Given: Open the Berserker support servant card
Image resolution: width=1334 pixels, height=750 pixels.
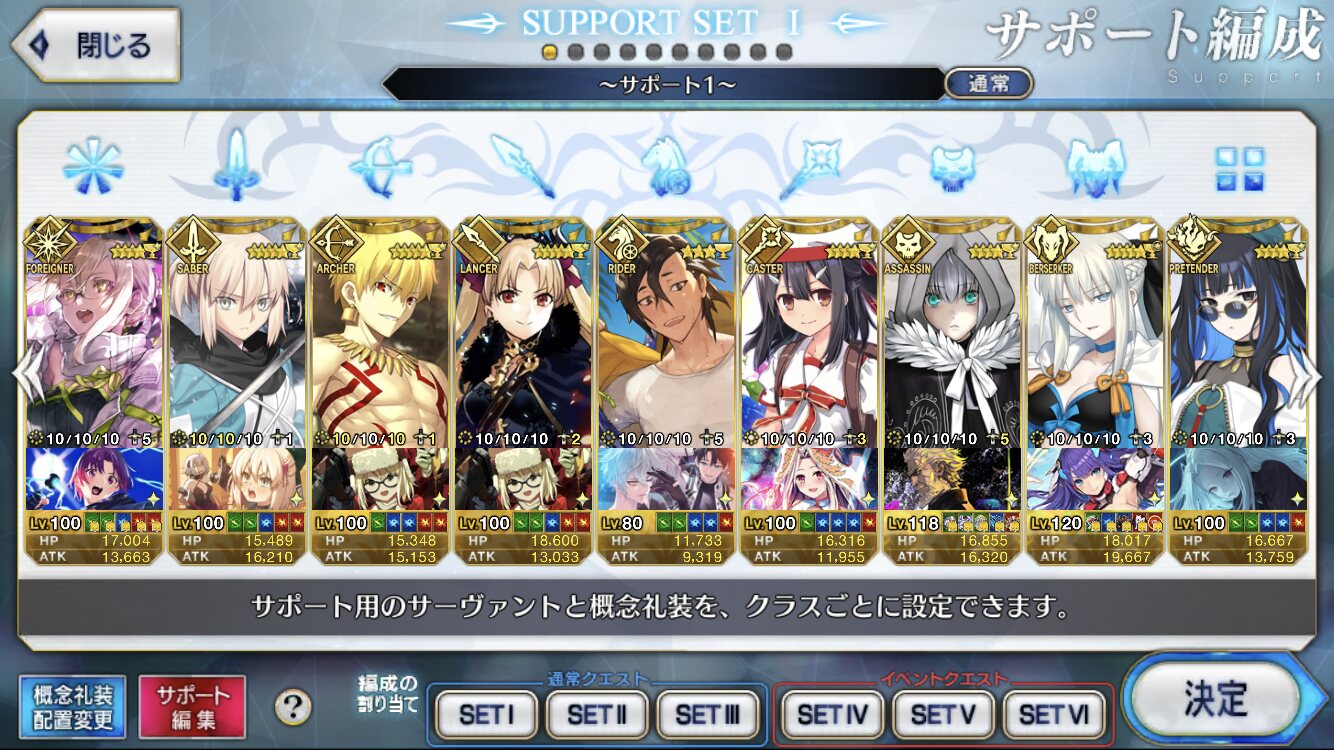Looking at the screenshot, I should tap(1095, 330).
